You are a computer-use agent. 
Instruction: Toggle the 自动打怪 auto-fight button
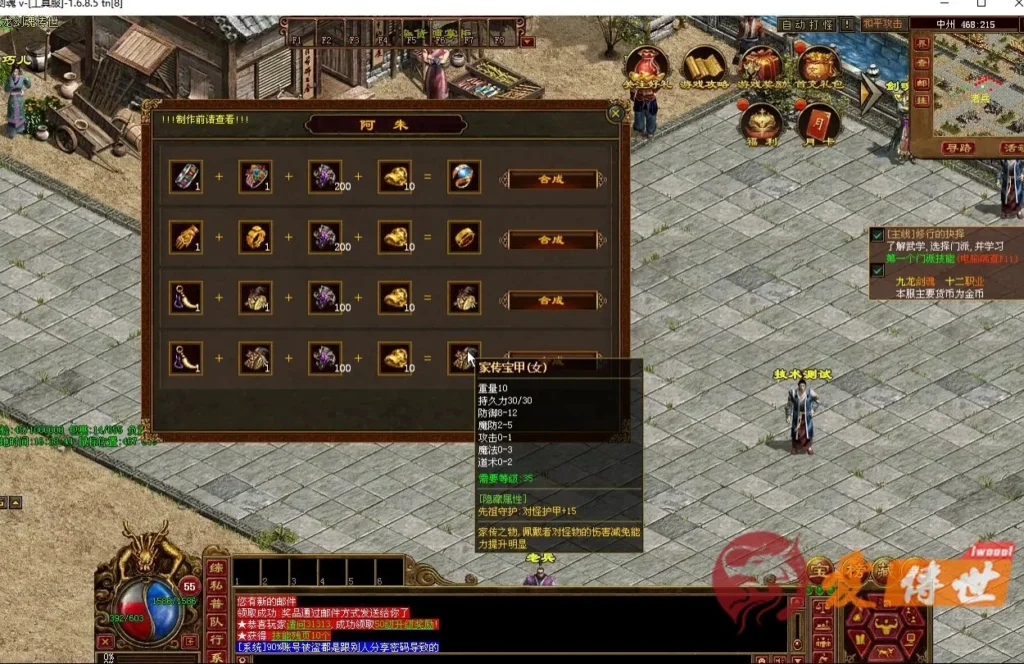[807, 24]
